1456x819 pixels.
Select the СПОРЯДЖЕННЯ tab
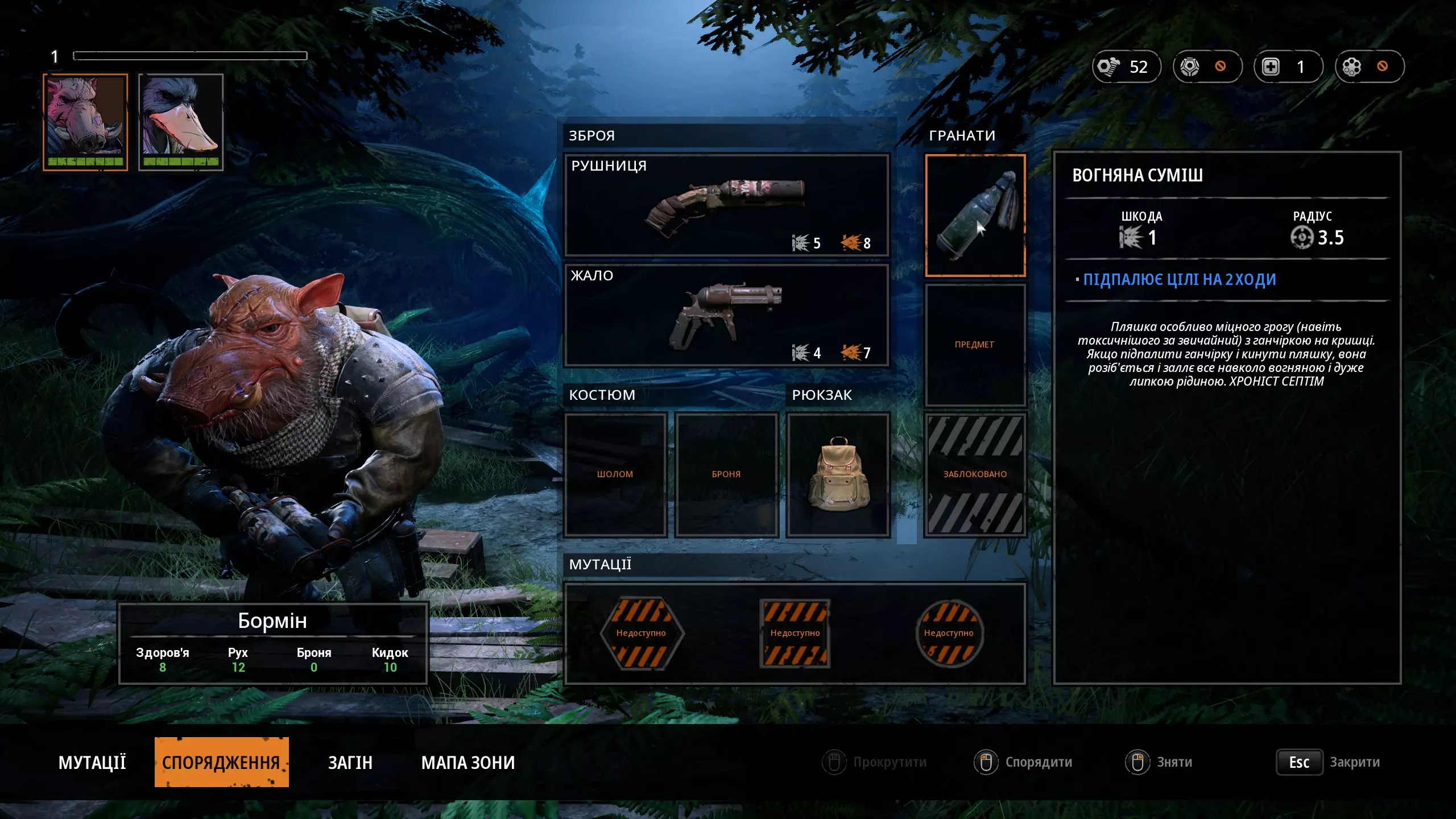221,762
